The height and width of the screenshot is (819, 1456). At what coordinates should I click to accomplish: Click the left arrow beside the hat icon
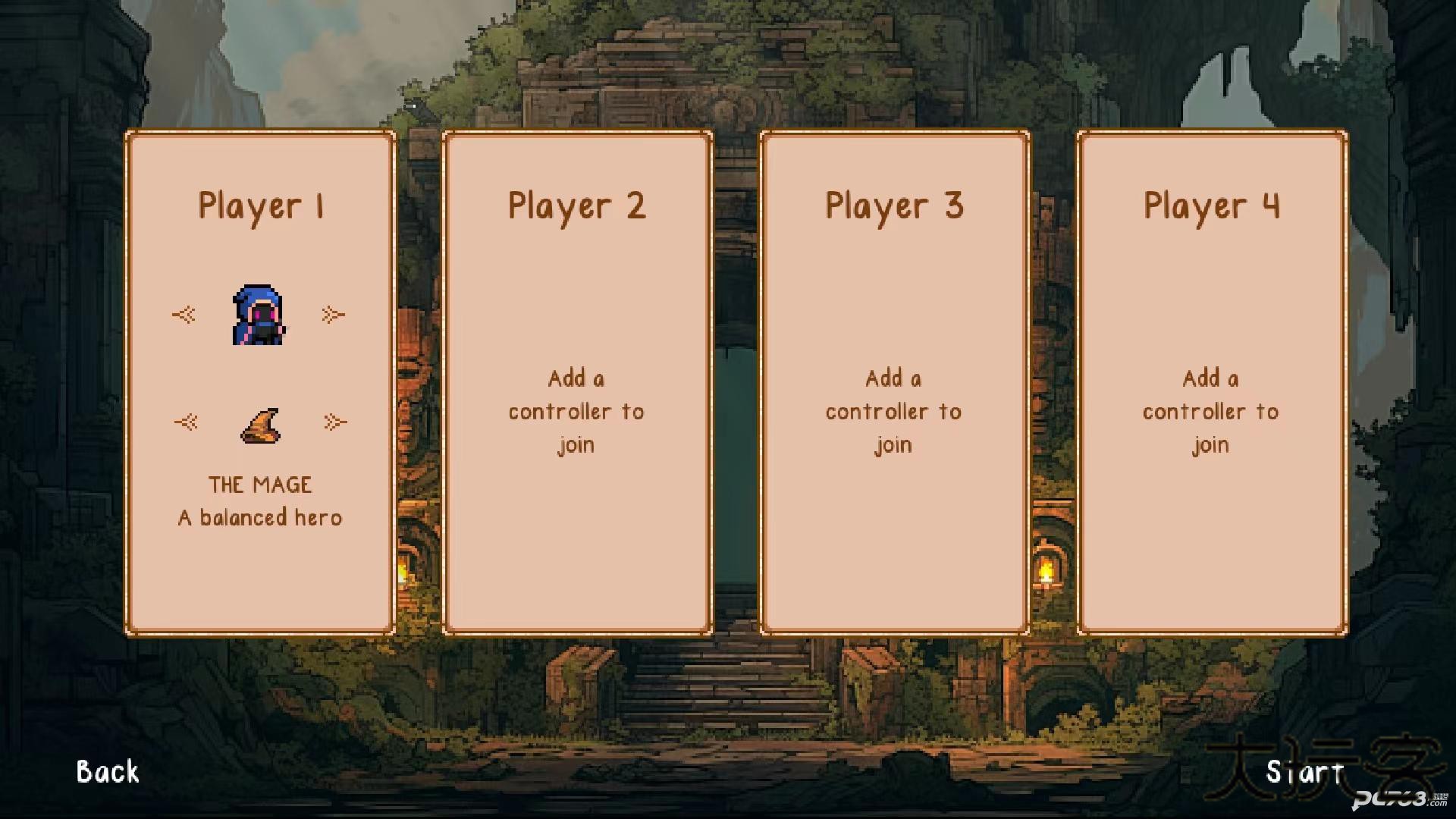click(x=187, y=422)
